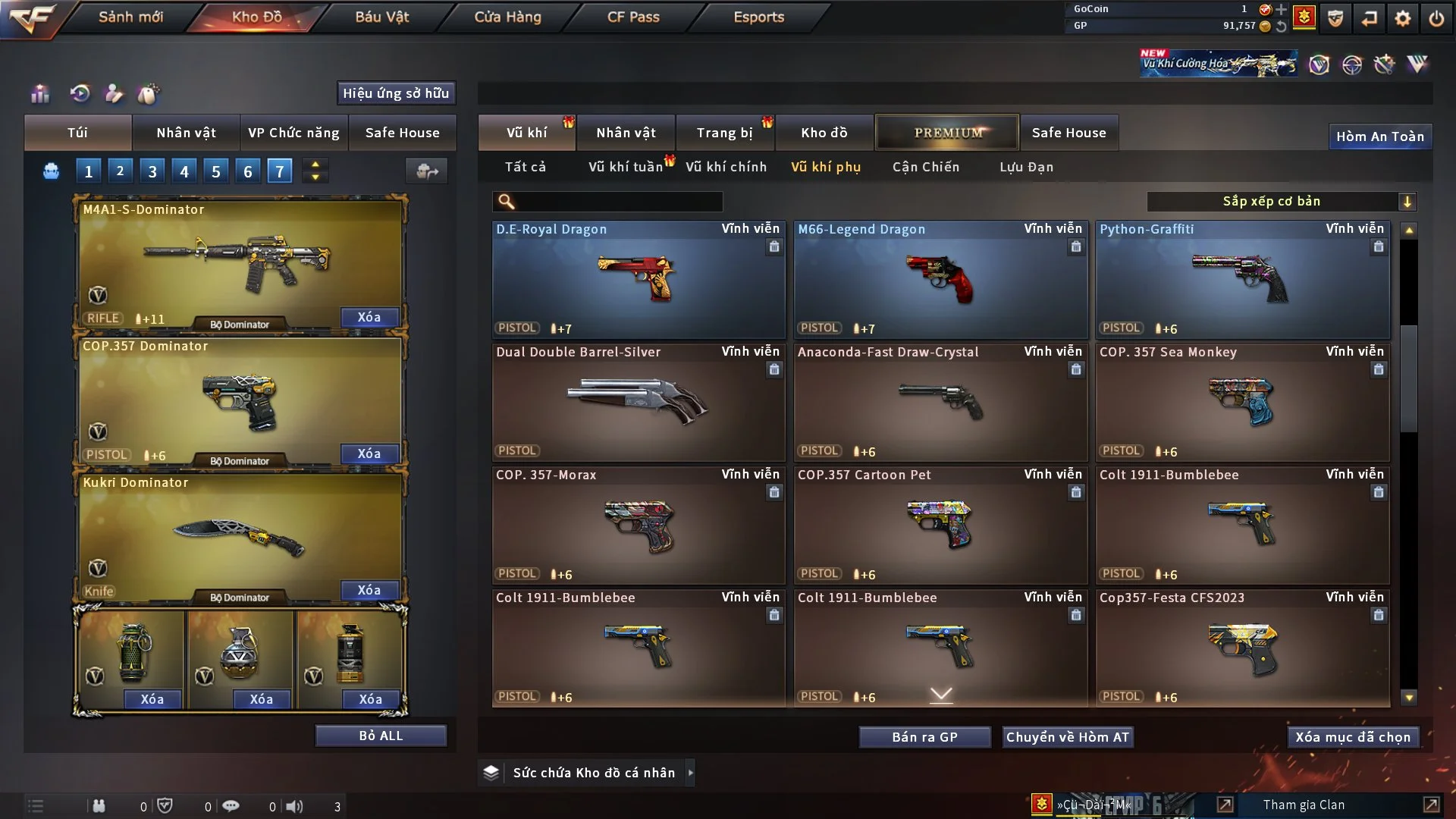
Task: Show the Lựu Đạn grenade category
Action: coord(1026,167)
